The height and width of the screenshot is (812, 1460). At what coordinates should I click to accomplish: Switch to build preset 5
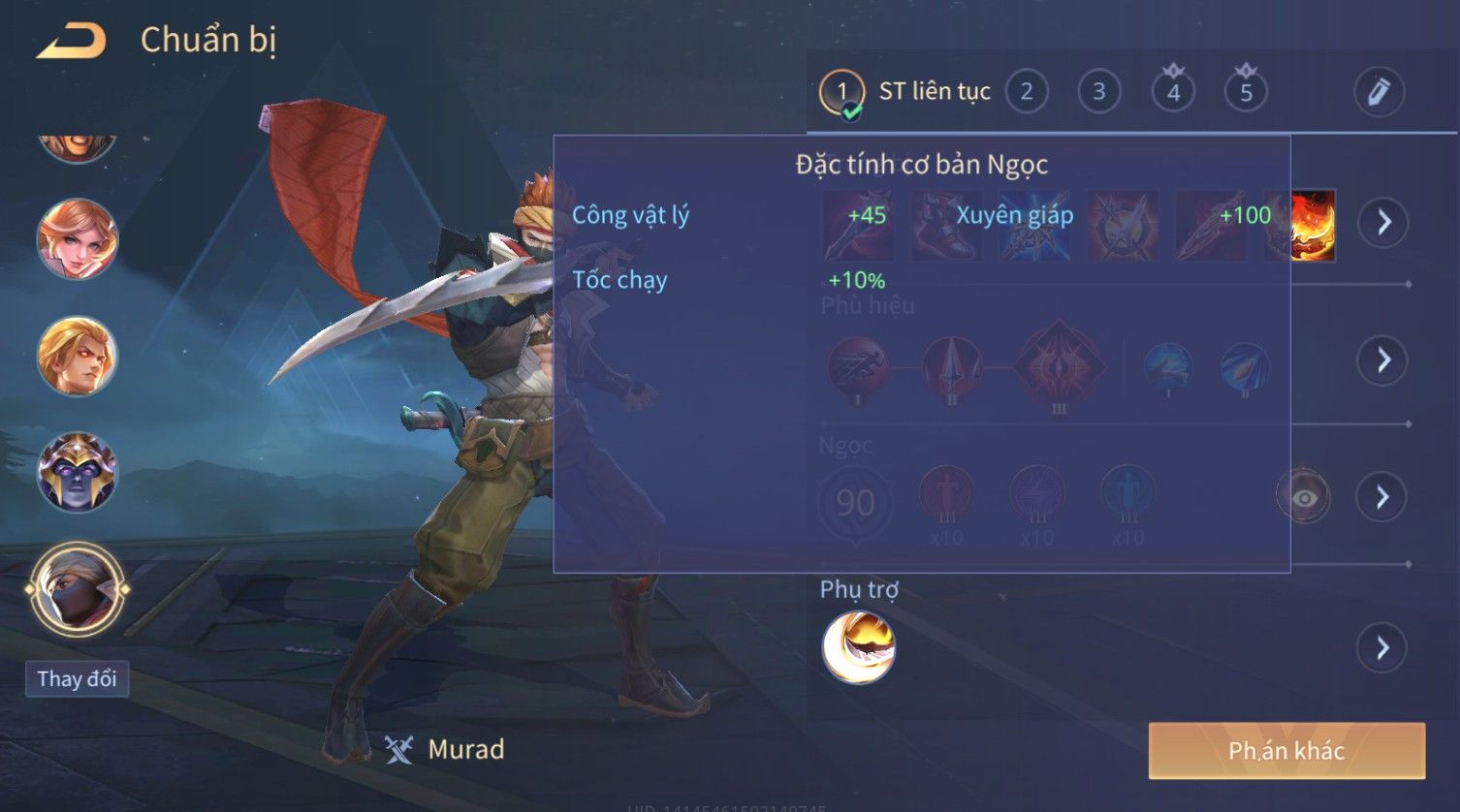1246,92
